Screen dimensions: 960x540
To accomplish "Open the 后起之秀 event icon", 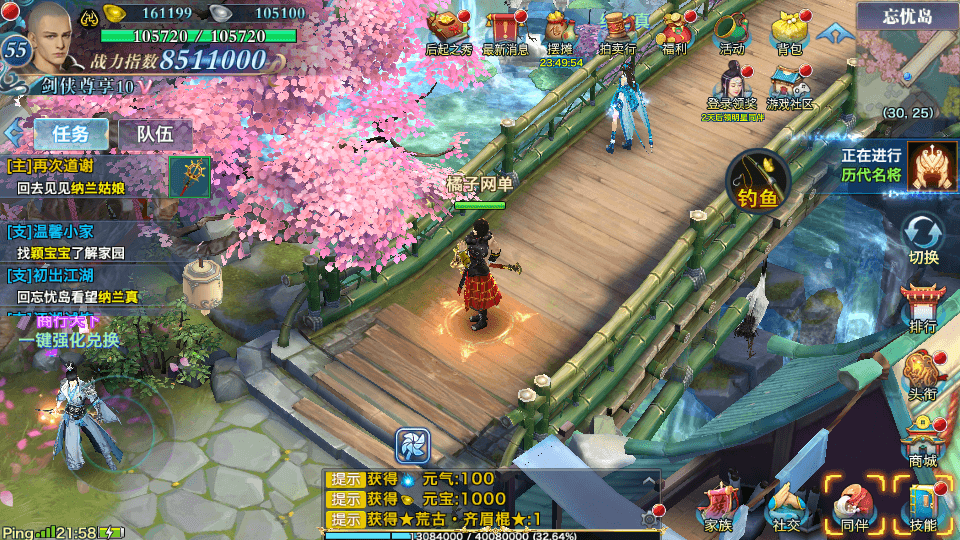I will (x=449, y=31).
